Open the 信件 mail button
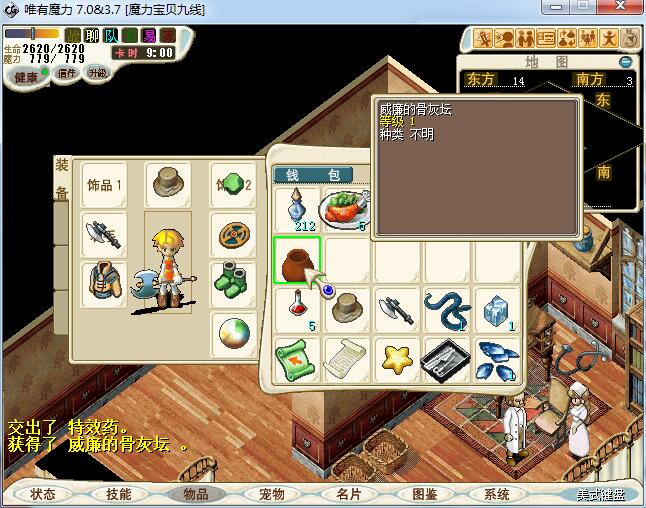This screenshot has width=646, height=508. coord(66,74)
